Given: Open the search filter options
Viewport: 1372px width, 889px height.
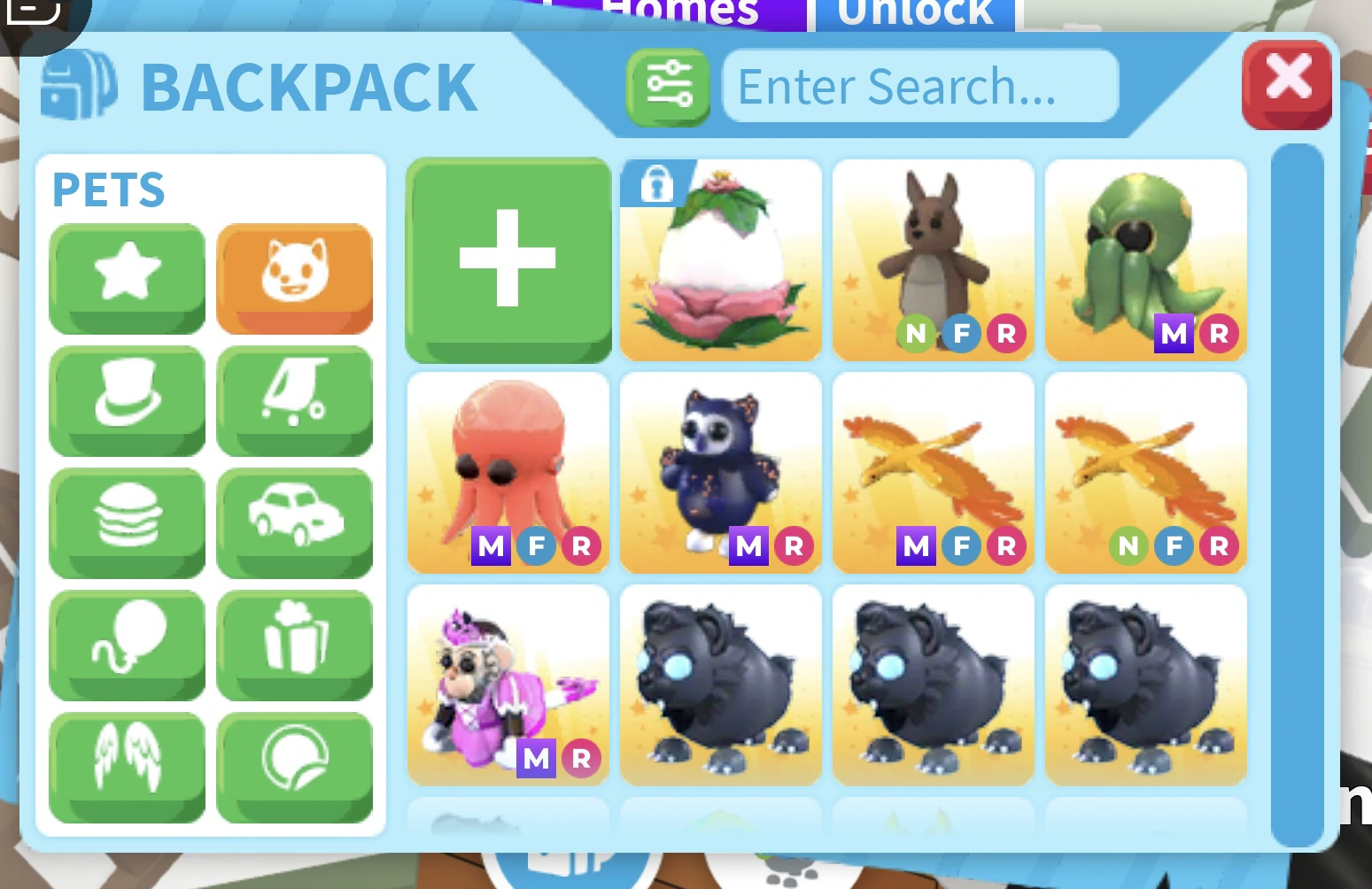Looking at the screenshot, I should coord(667,86).
